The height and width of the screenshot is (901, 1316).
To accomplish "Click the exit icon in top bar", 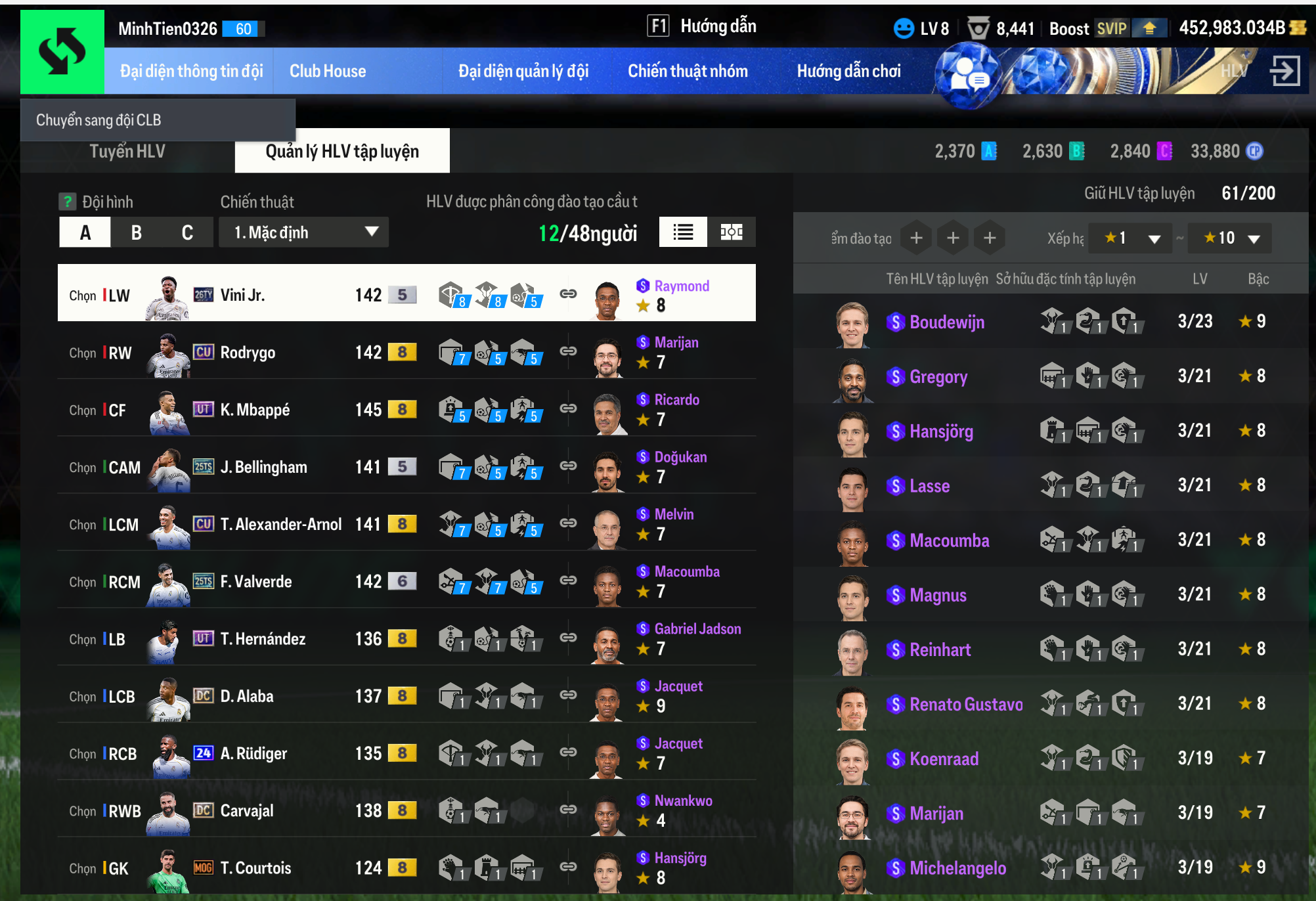I will 1284,71.
